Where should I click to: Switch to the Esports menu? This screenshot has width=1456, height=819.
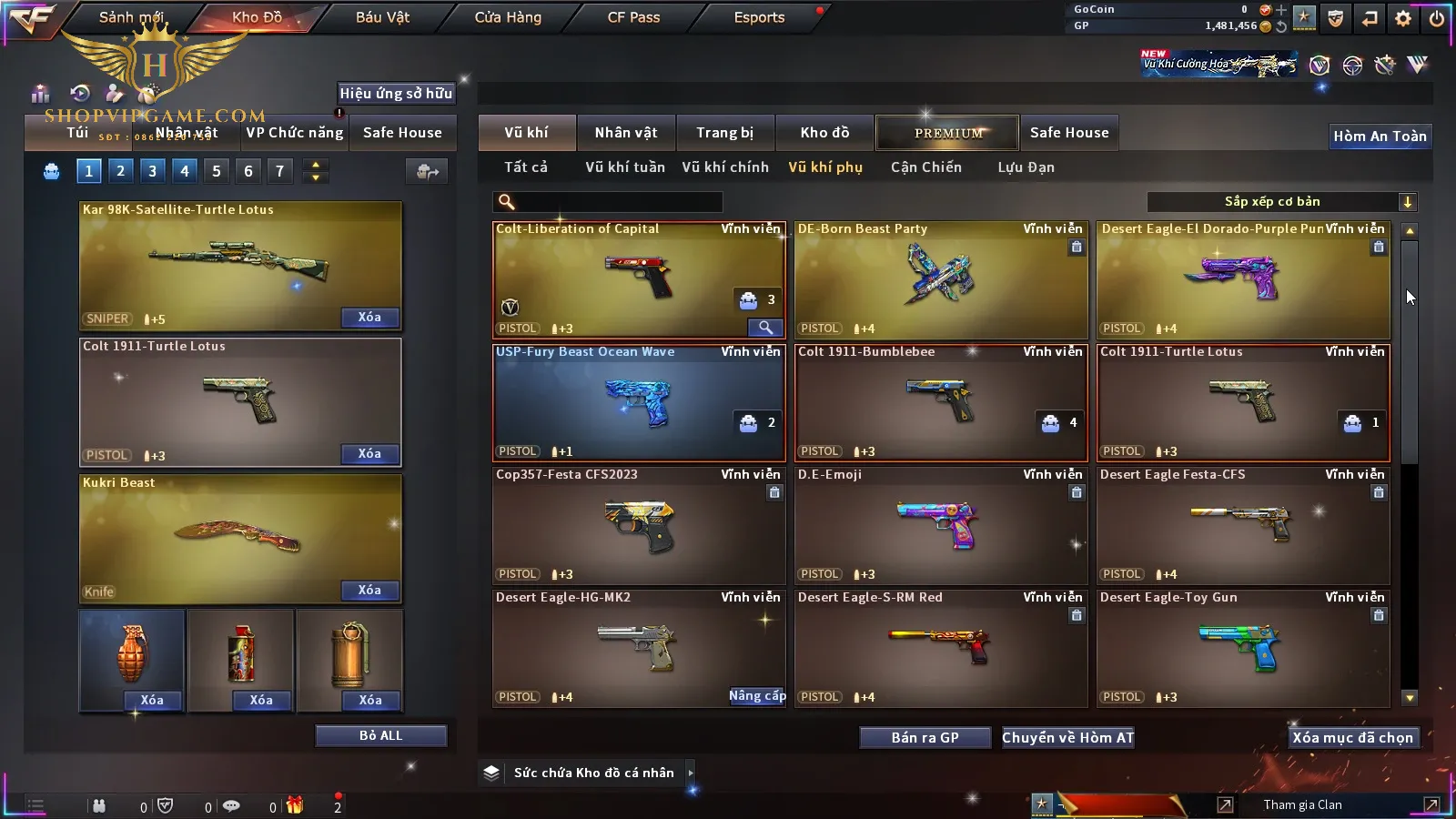pos(759,17)
